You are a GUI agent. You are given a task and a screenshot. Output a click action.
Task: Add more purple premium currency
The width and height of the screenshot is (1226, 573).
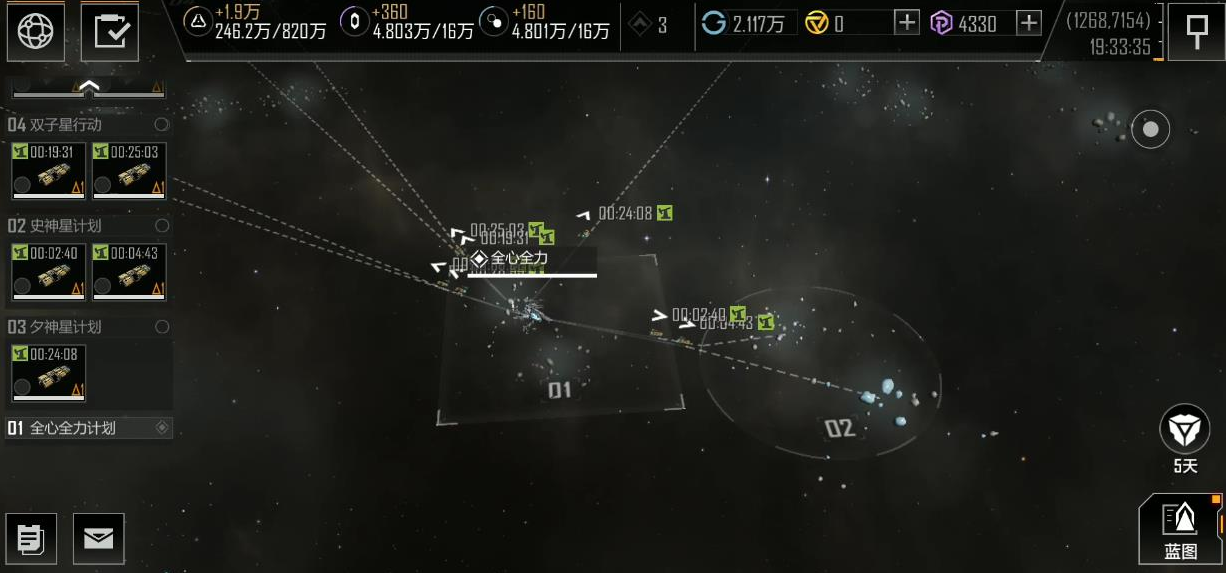click(x=1029, y=23)
